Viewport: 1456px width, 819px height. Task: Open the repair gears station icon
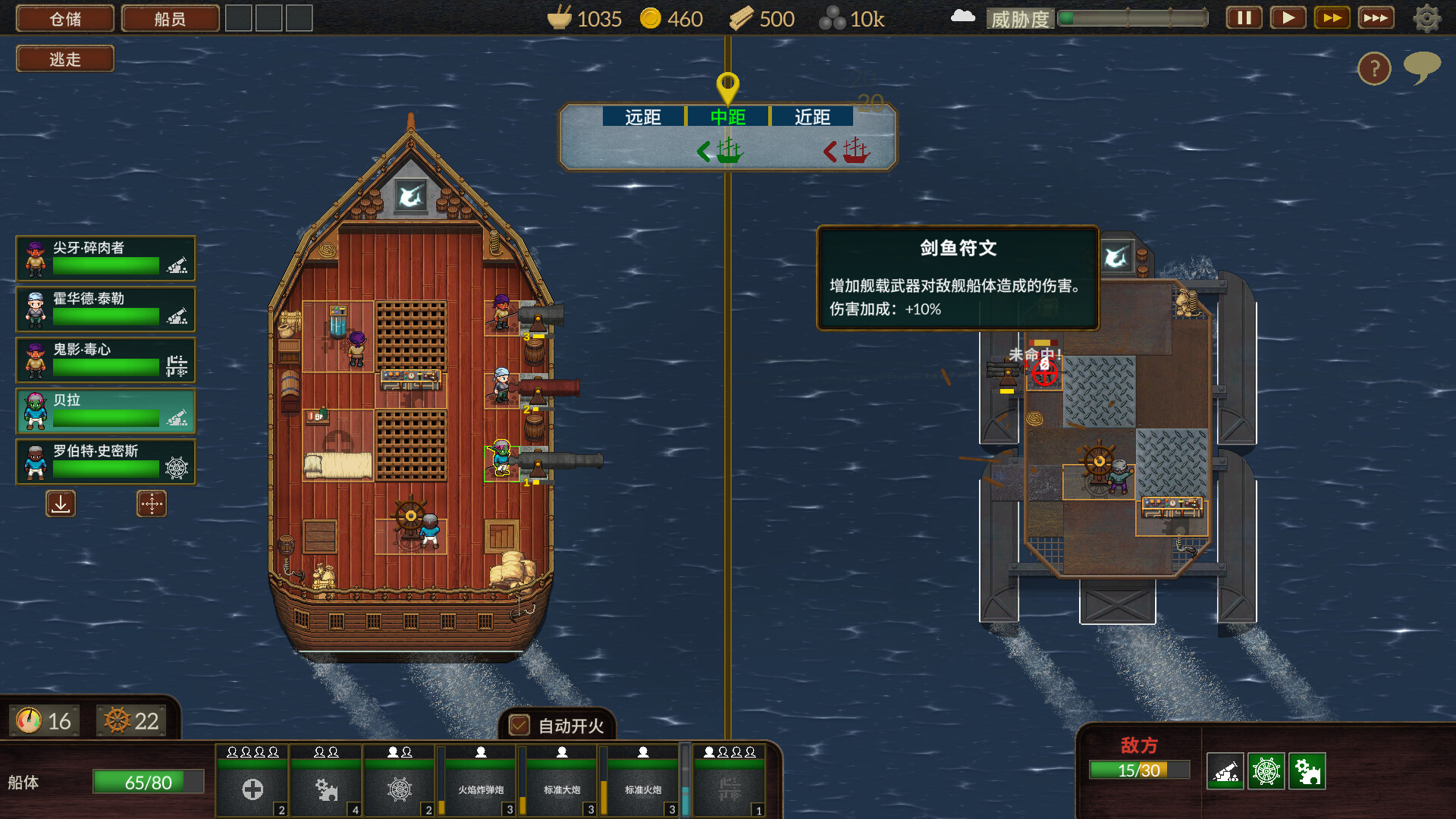(x=326, y=791)
